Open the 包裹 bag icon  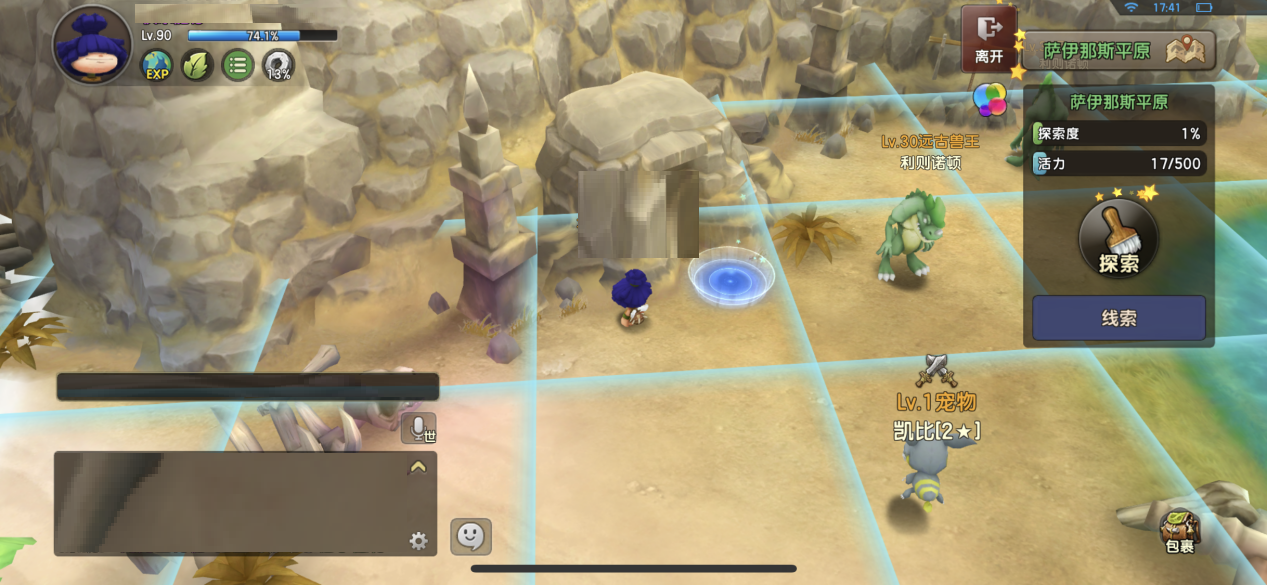(1180, 531)
